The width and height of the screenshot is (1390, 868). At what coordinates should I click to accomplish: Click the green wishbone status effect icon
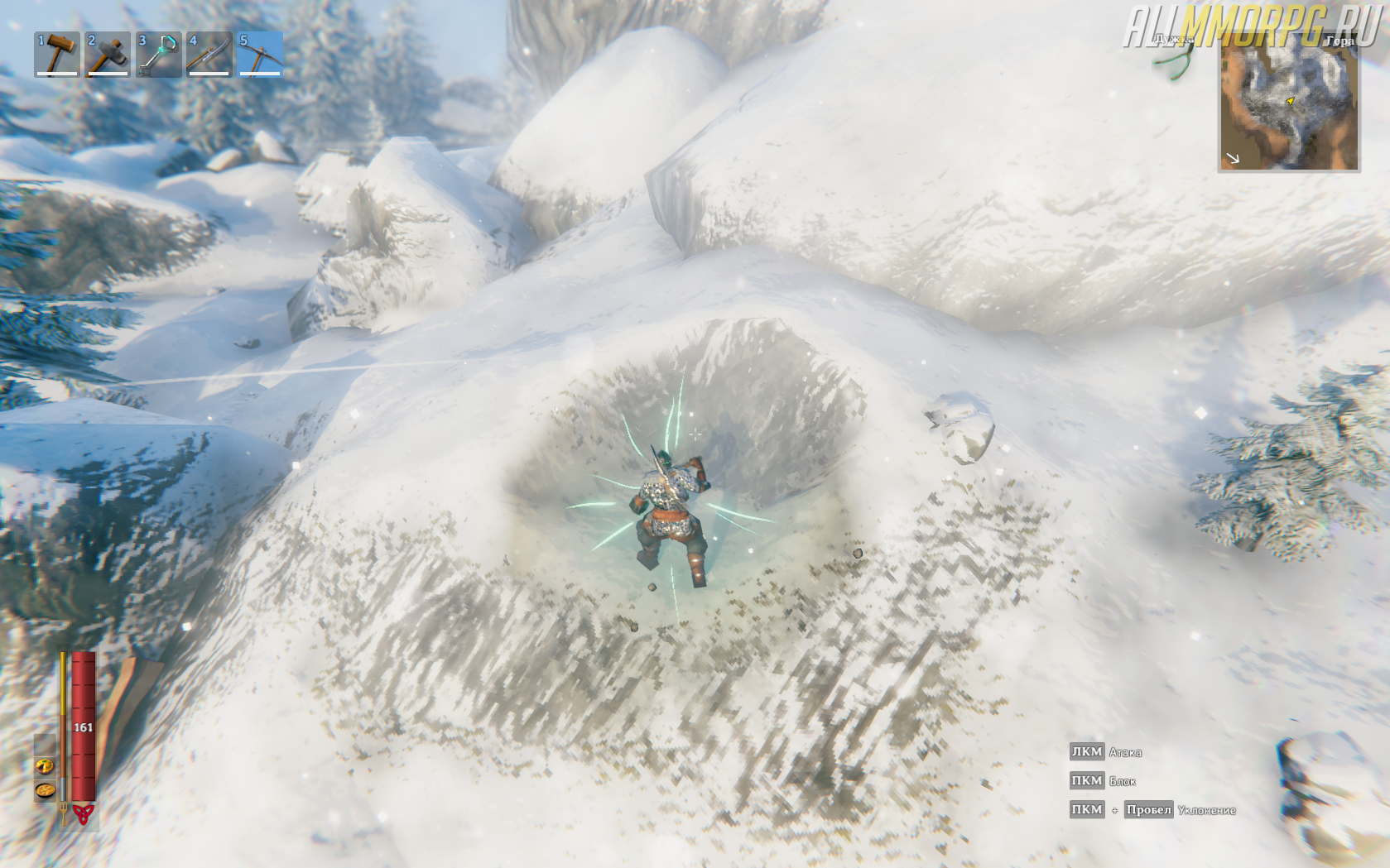(x=1180, y=58)
